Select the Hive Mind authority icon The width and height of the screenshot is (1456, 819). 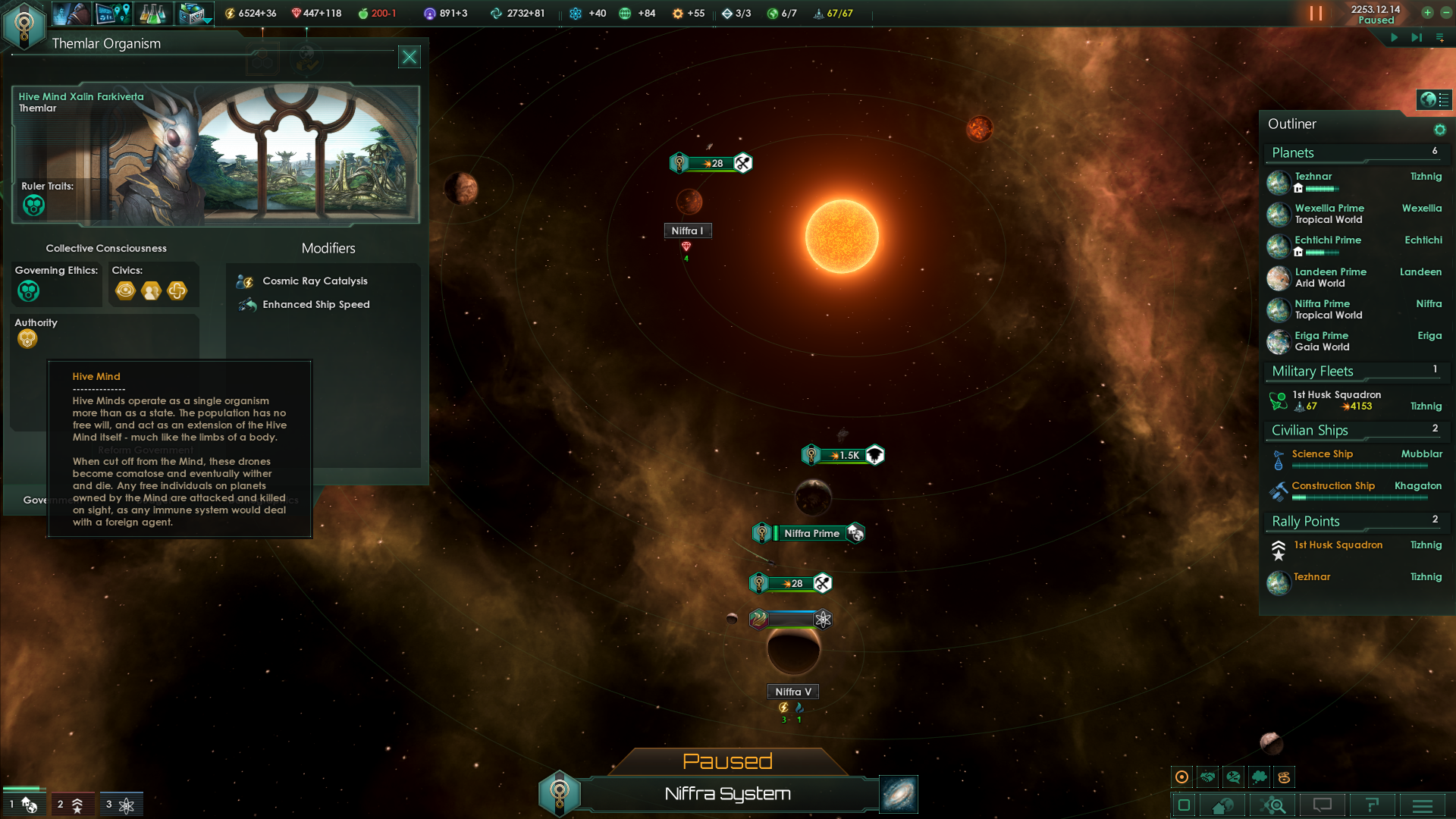click(x=27, y=339)
